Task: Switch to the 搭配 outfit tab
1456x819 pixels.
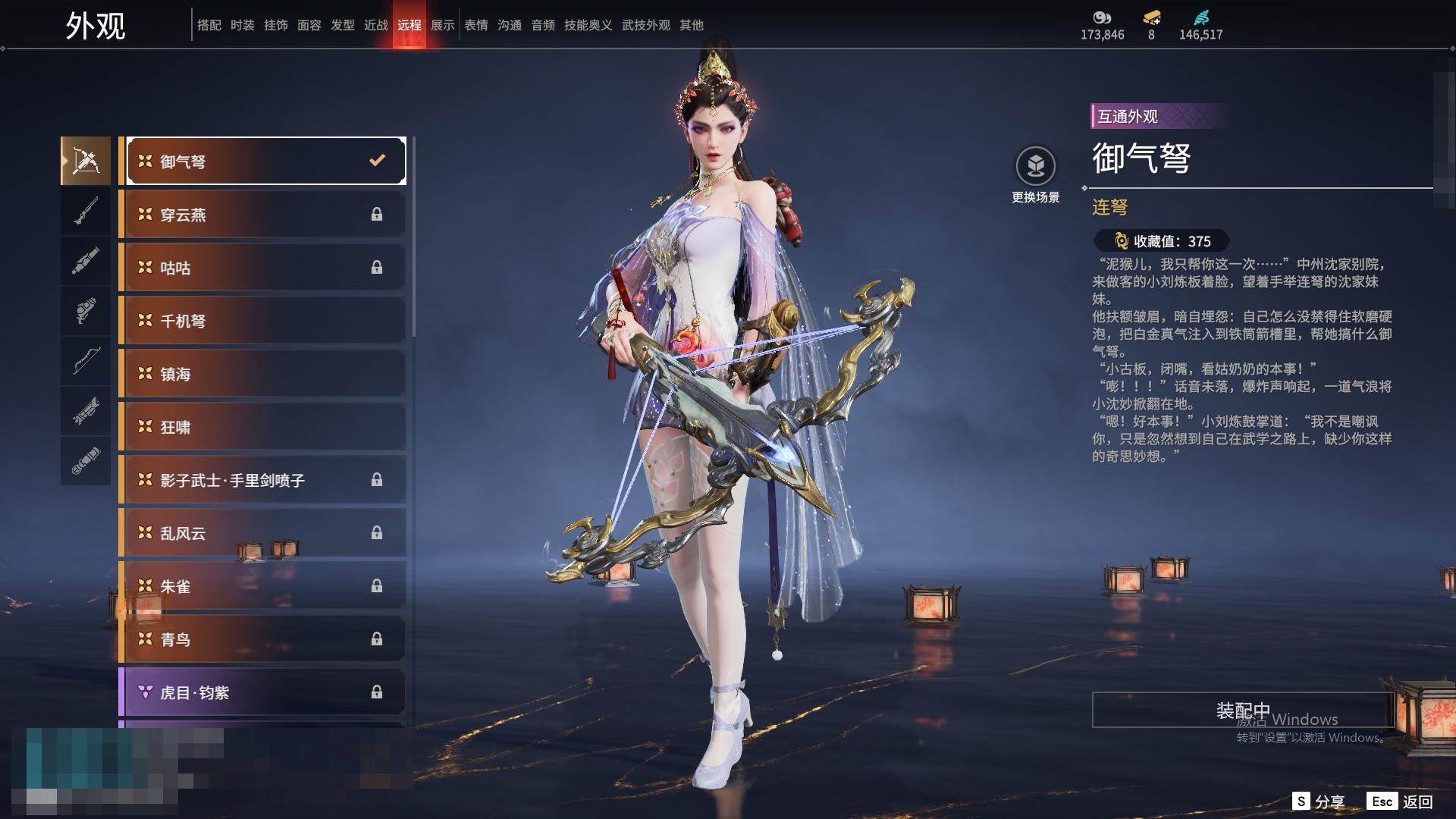Action: 209,25
